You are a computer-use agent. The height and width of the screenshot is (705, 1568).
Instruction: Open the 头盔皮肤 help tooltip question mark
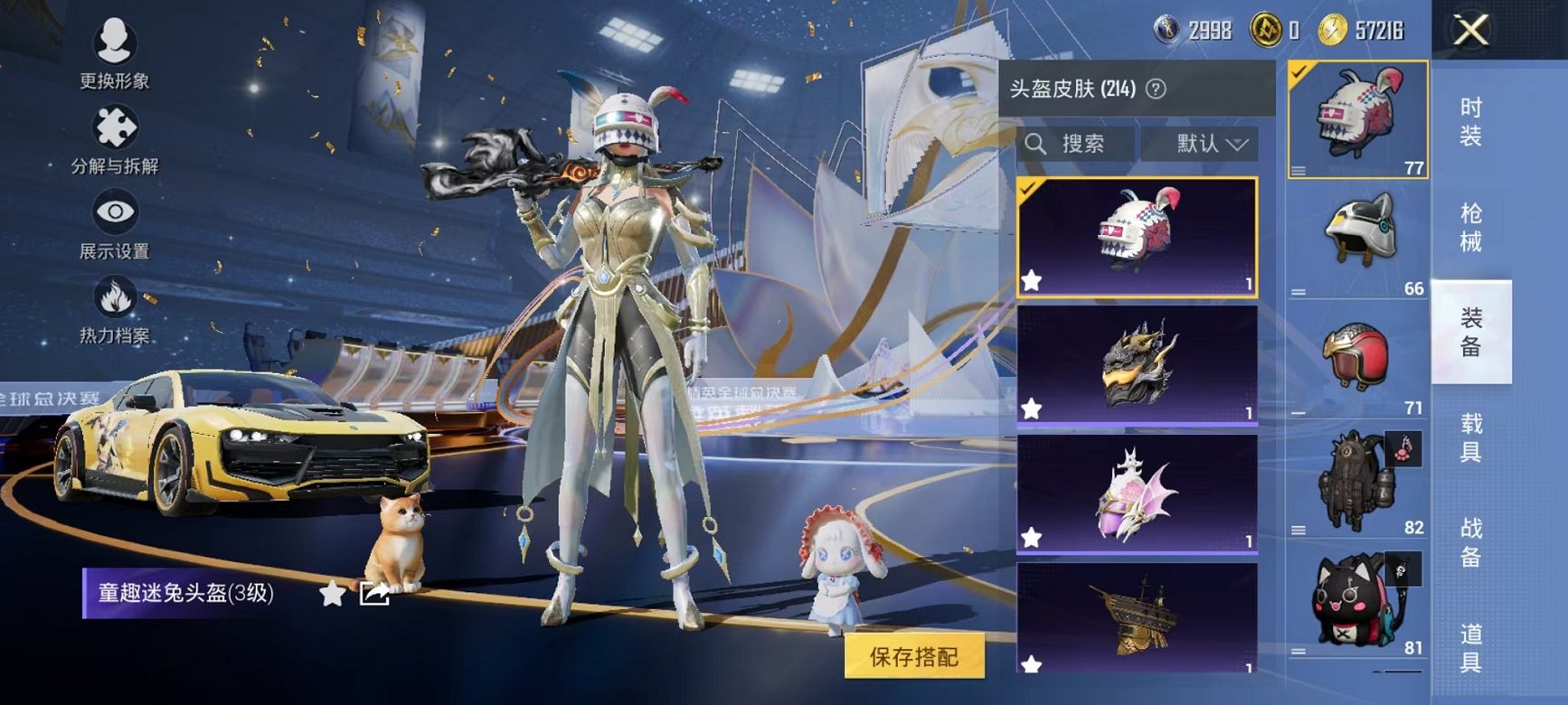pos(1156,89)
